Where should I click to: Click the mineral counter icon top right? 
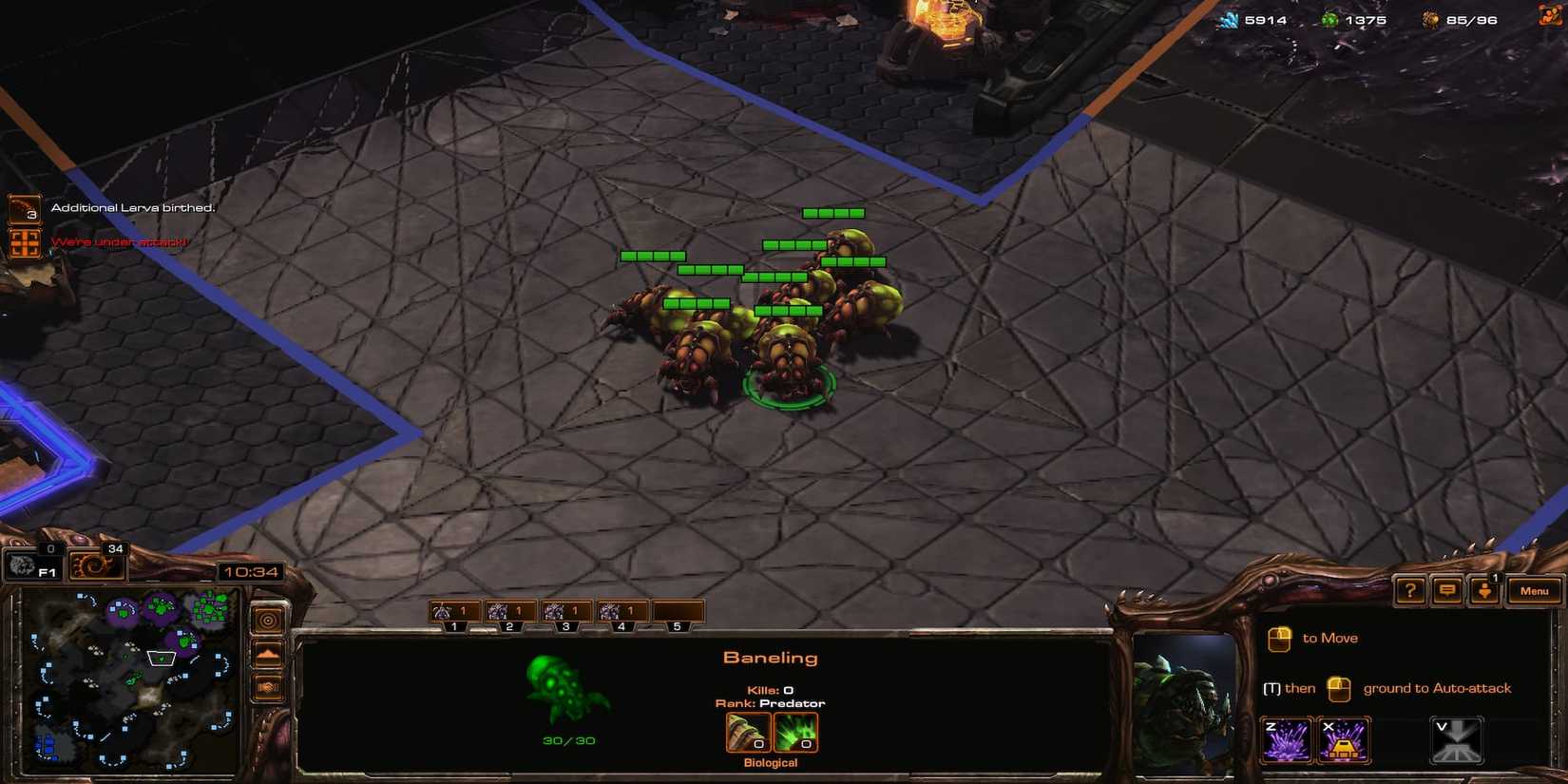[x=1231, y=19]
